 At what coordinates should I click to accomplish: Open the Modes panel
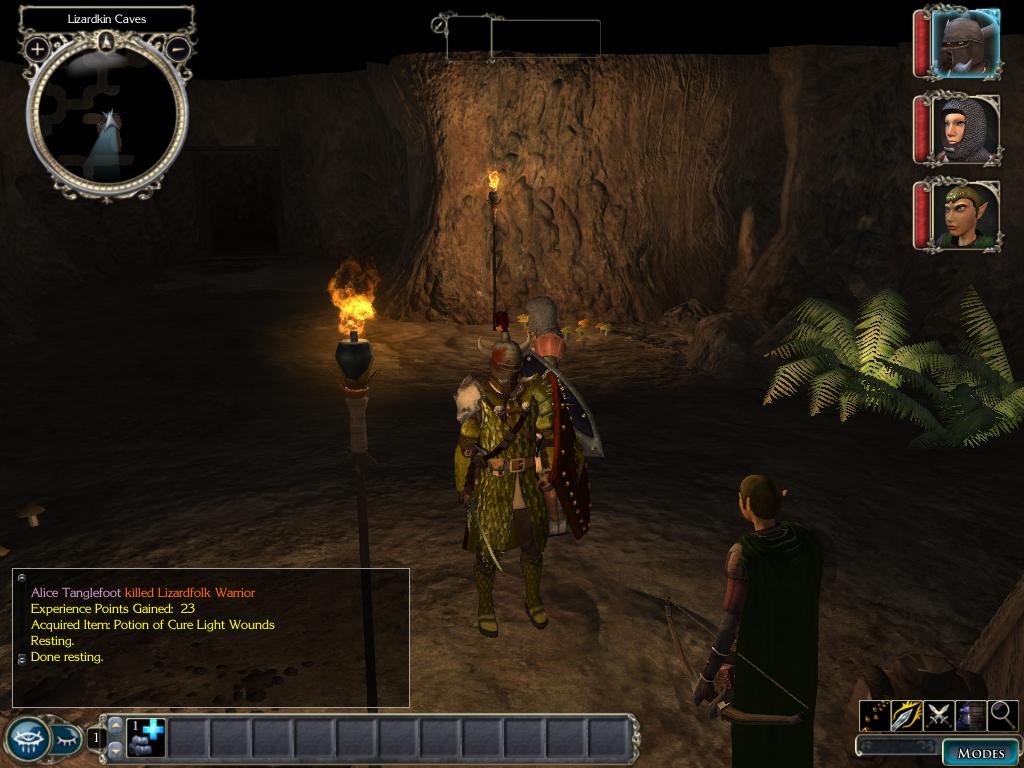coord(980,753)
